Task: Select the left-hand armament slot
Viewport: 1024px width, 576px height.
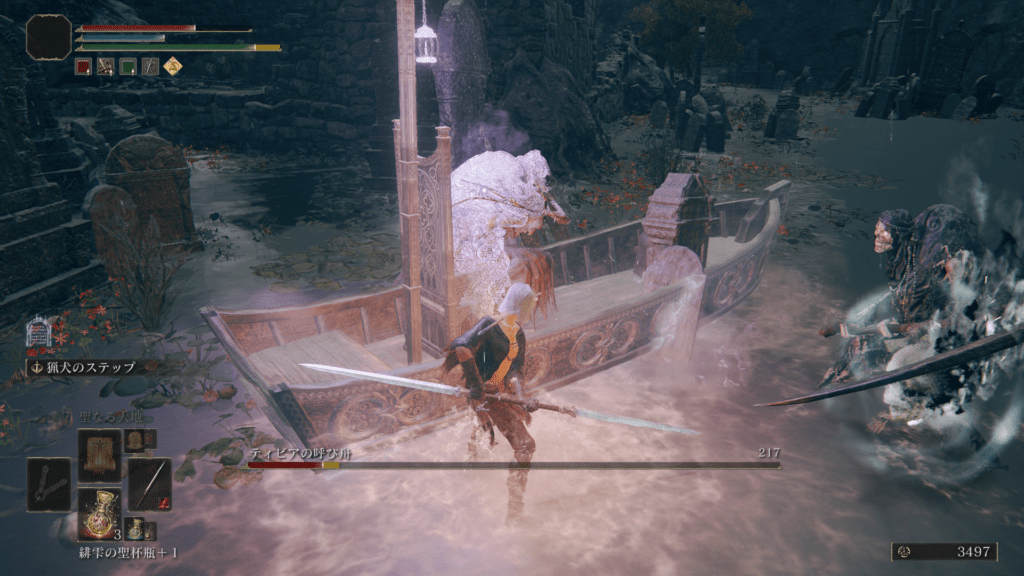Action: click(49, 484)
